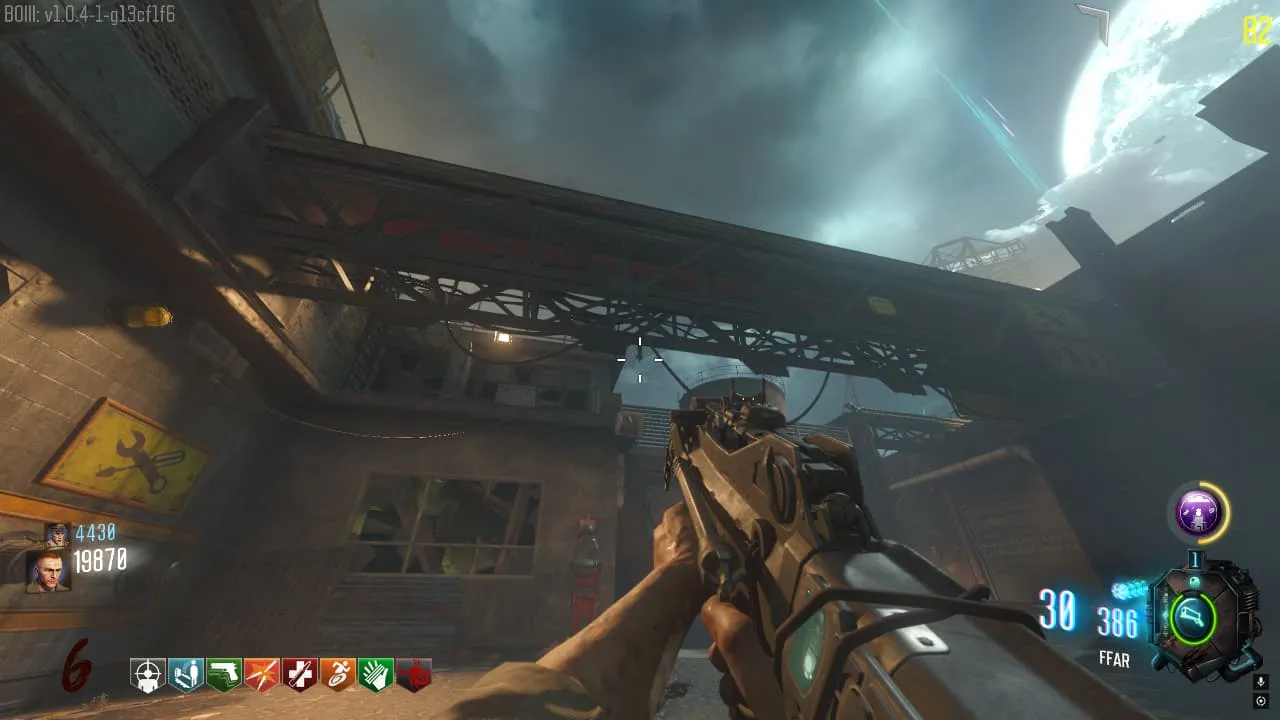The image size is (1280, 720).
Task: Select the Deadshot Daiquiri crosshair perk icon
Action: click(148, 674)
